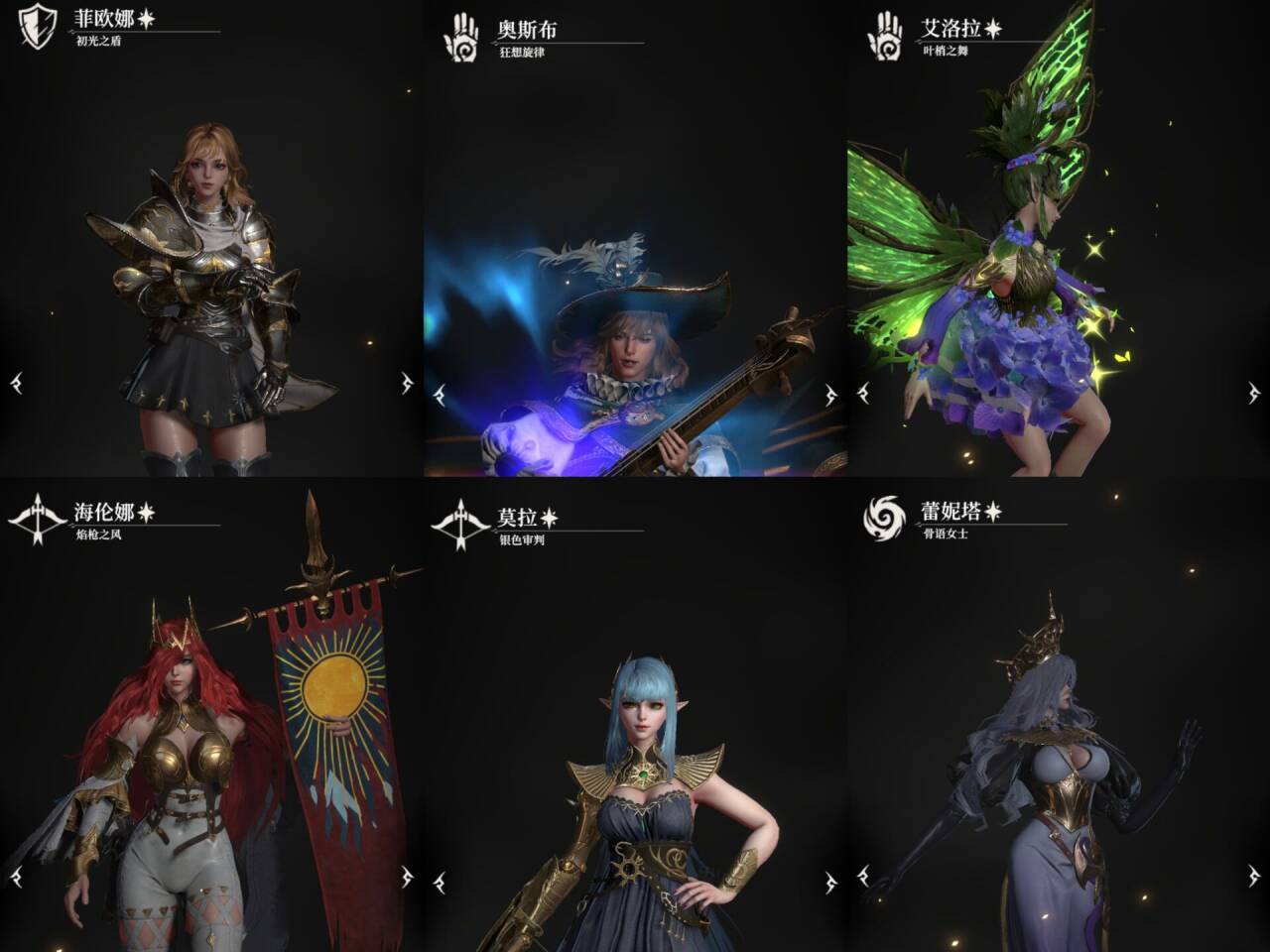Image resolution: width=1270 pixels, height=952 pixels.
Task: Click the hand class icon beside 奥斯布
Action: tap(460, 37)
